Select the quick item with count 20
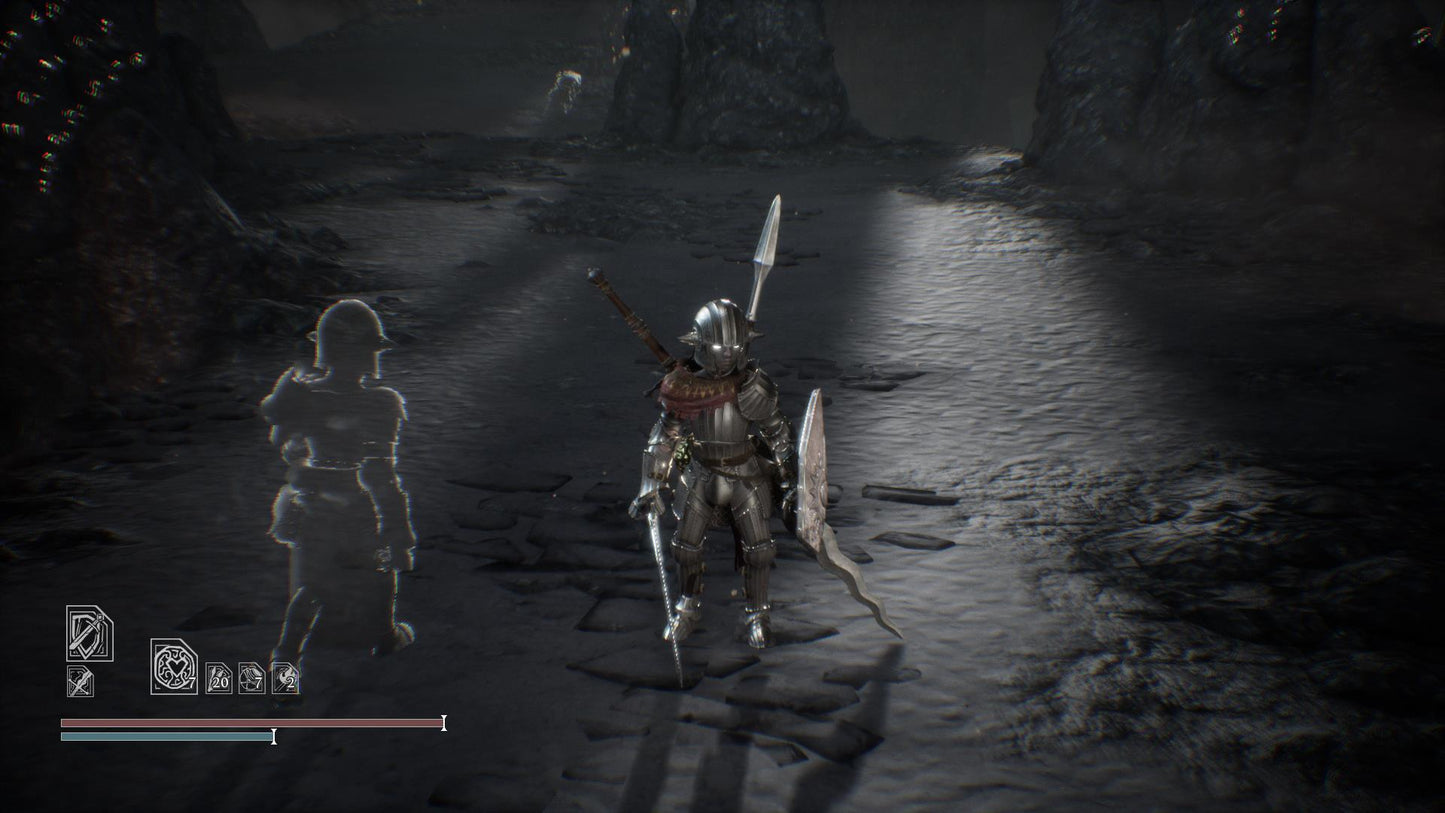This screenshot has height=813, width=1445. pos(219,678)
